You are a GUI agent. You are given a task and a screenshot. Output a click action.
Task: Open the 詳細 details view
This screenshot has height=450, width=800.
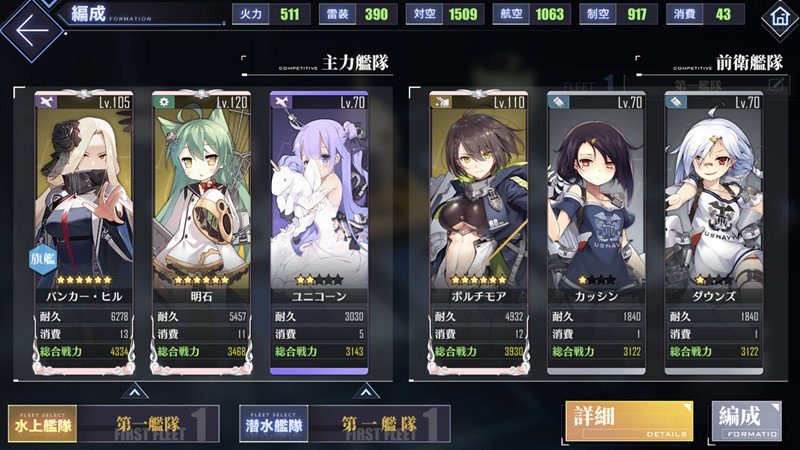point(628,420)
